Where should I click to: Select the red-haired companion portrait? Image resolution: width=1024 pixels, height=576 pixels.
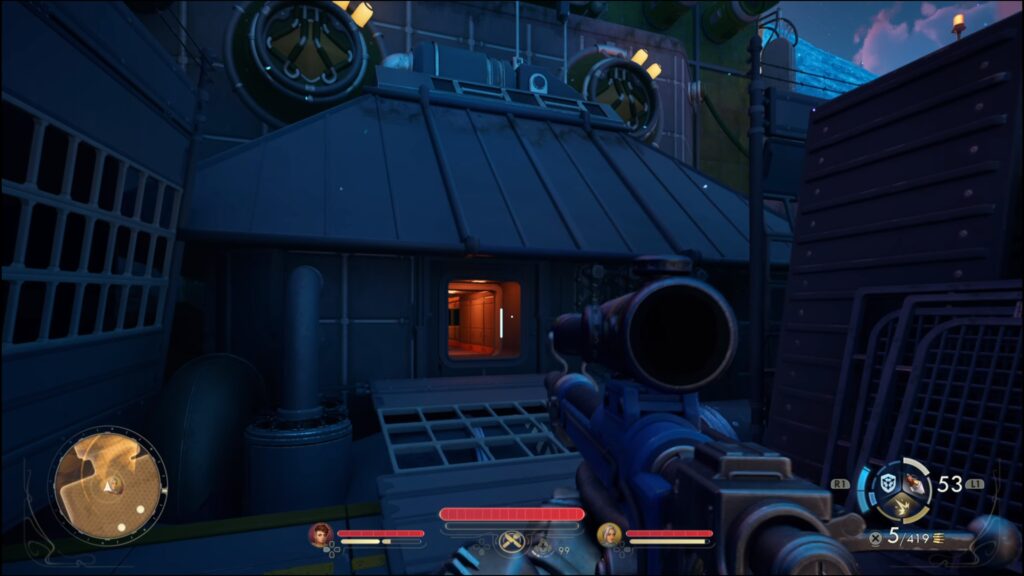320,535
